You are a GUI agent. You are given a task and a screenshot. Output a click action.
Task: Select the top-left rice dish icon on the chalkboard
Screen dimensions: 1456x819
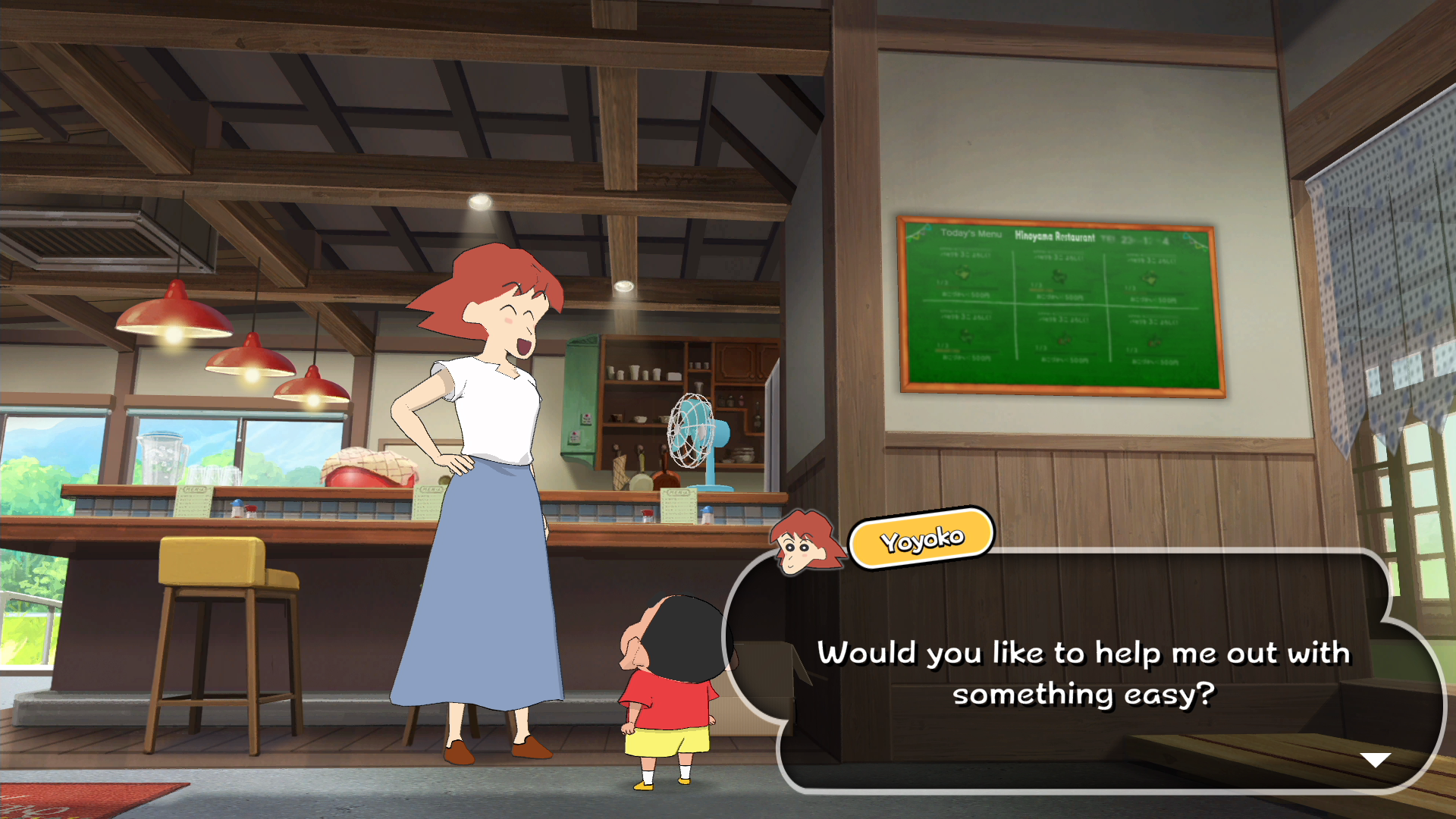pos(964,273)
